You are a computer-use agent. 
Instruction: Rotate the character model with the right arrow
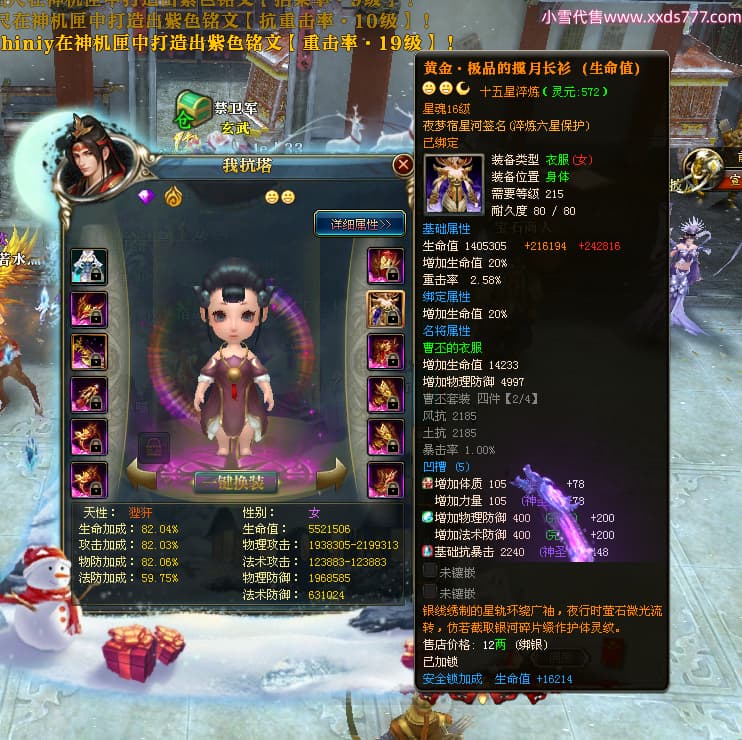tap(338, 474)
